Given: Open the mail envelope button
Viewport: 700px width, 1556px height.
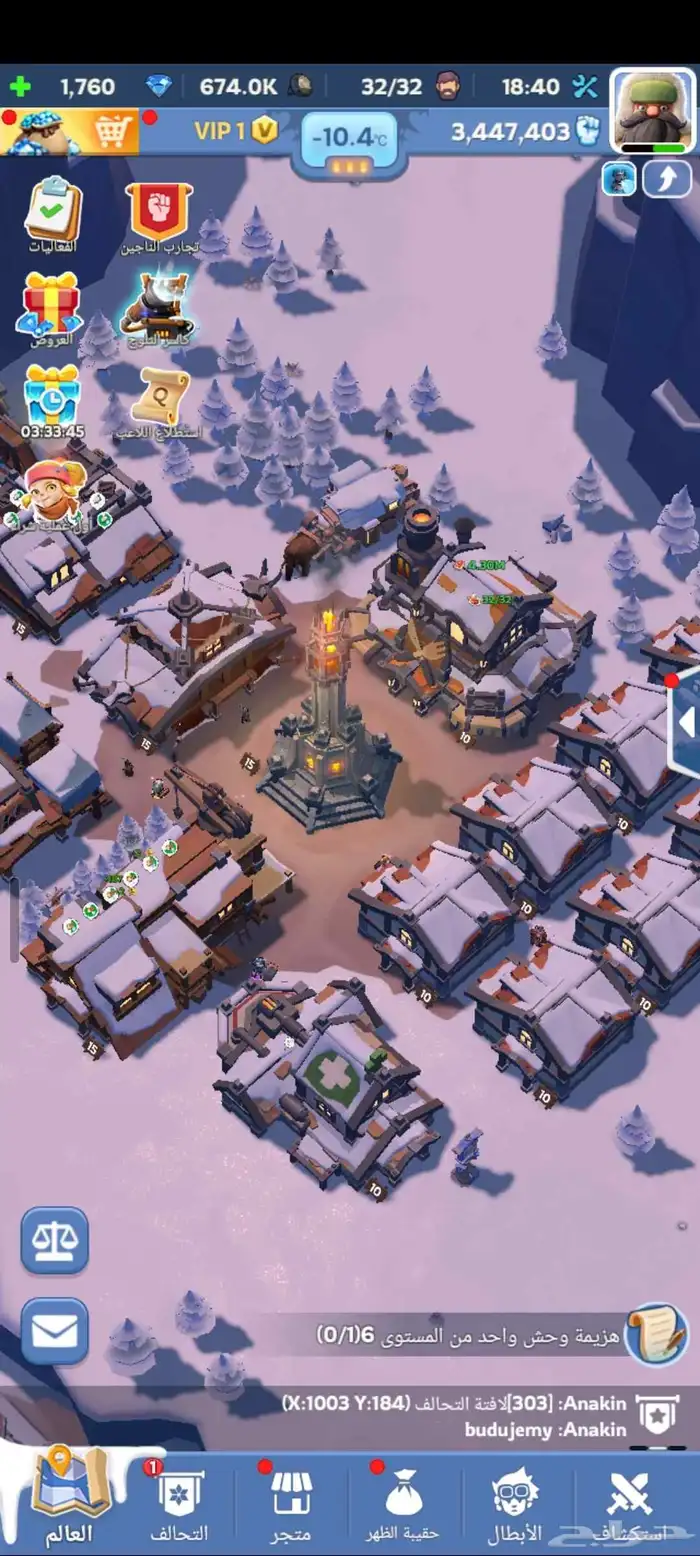Looking at the screenshot, I should 55,1331.
